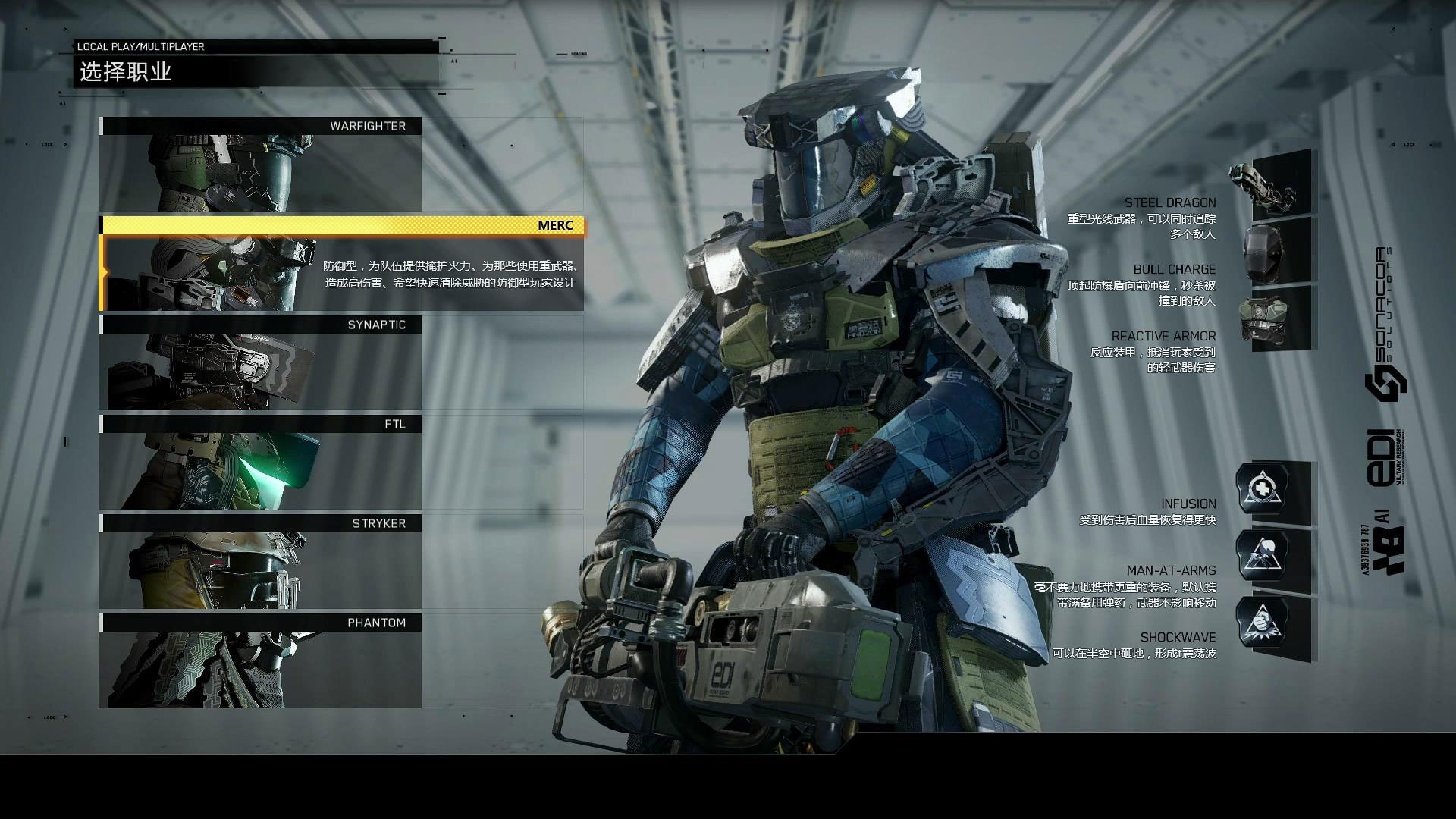Choose the Shockwave trait icon
Image resolution: width=1456 pixels, height=819 pixels.
tap(1263, 623)
